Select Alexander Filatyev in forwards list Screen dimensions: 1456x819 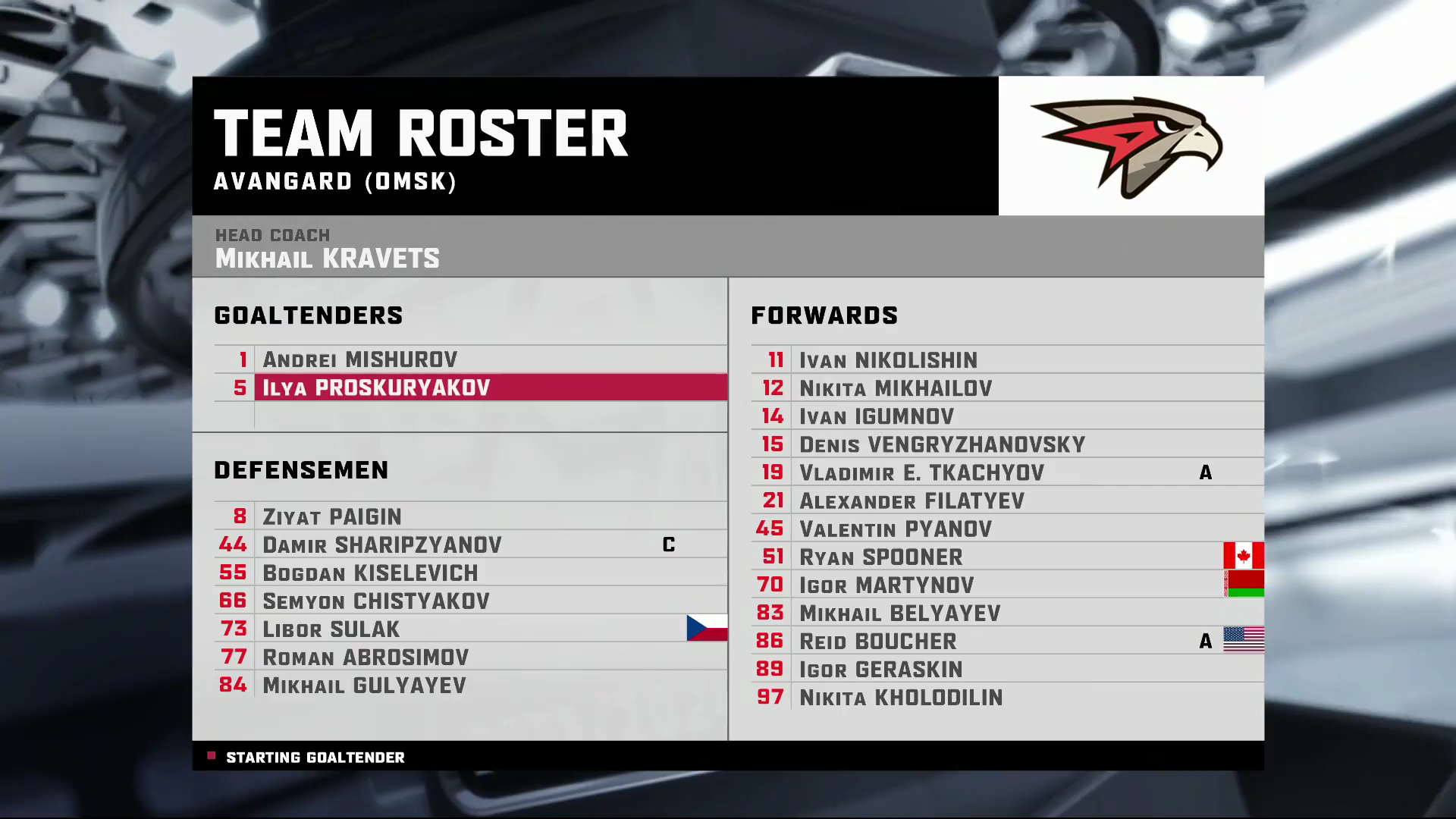pyautogui.click(x=912, y=500)
